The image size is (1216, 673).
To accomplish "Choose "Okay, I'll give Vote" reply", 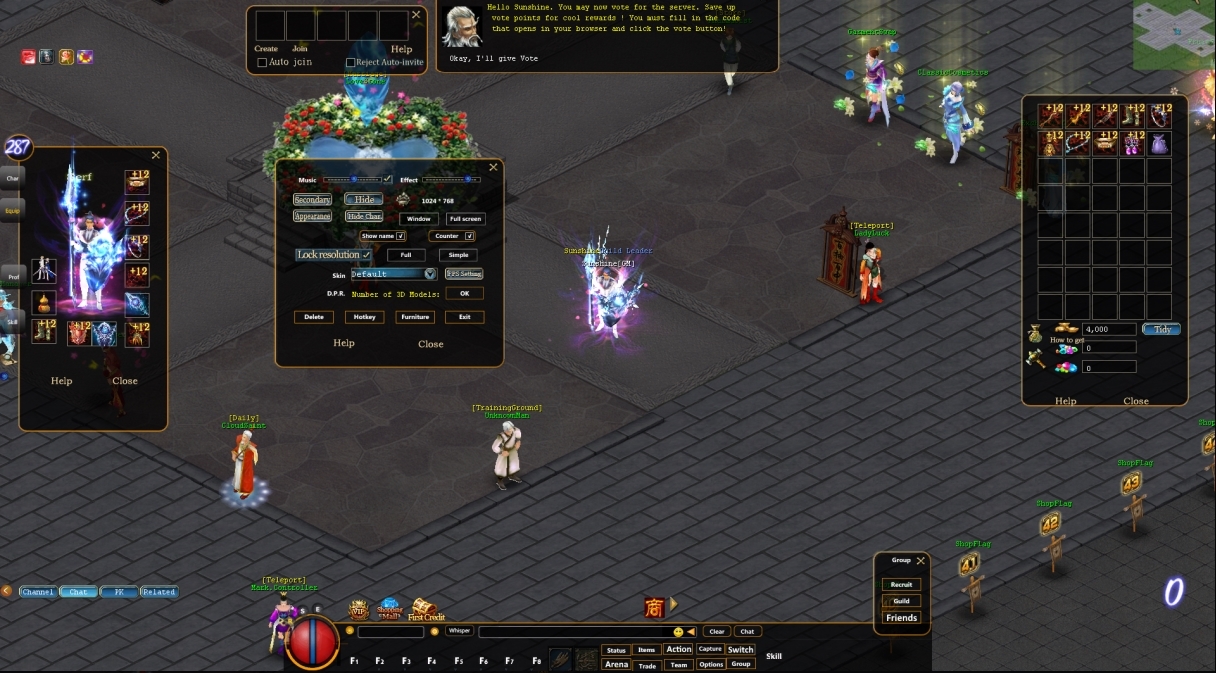I will click(493, 59).
